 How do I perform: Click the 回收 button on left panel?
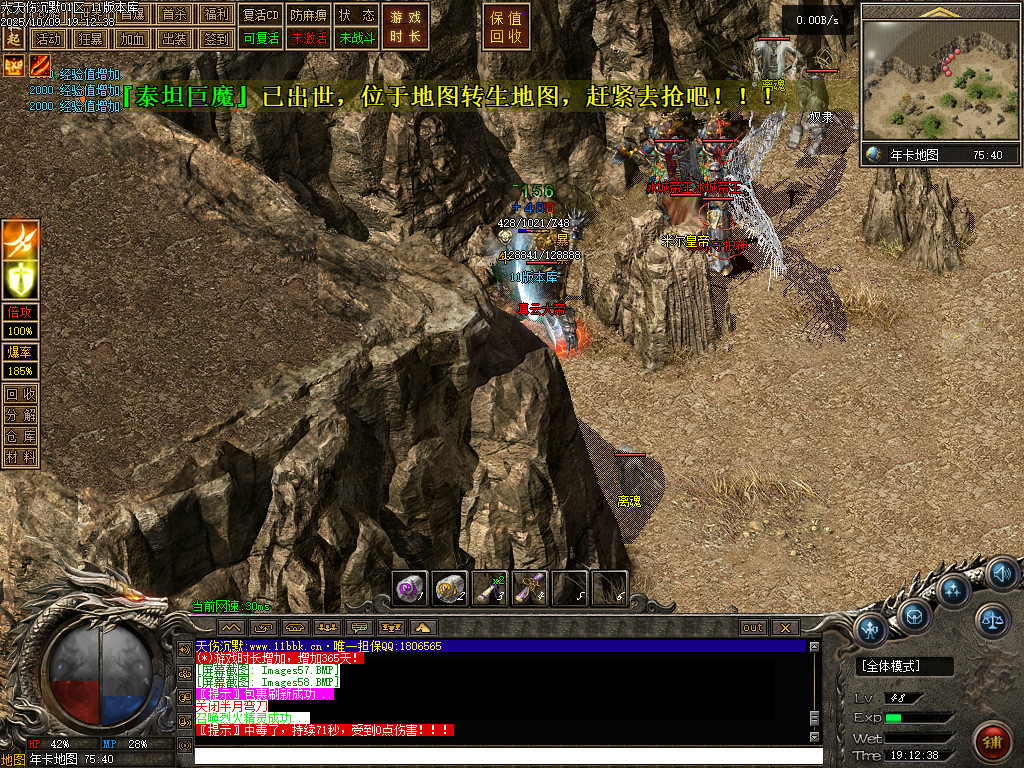tap(20, 394)
